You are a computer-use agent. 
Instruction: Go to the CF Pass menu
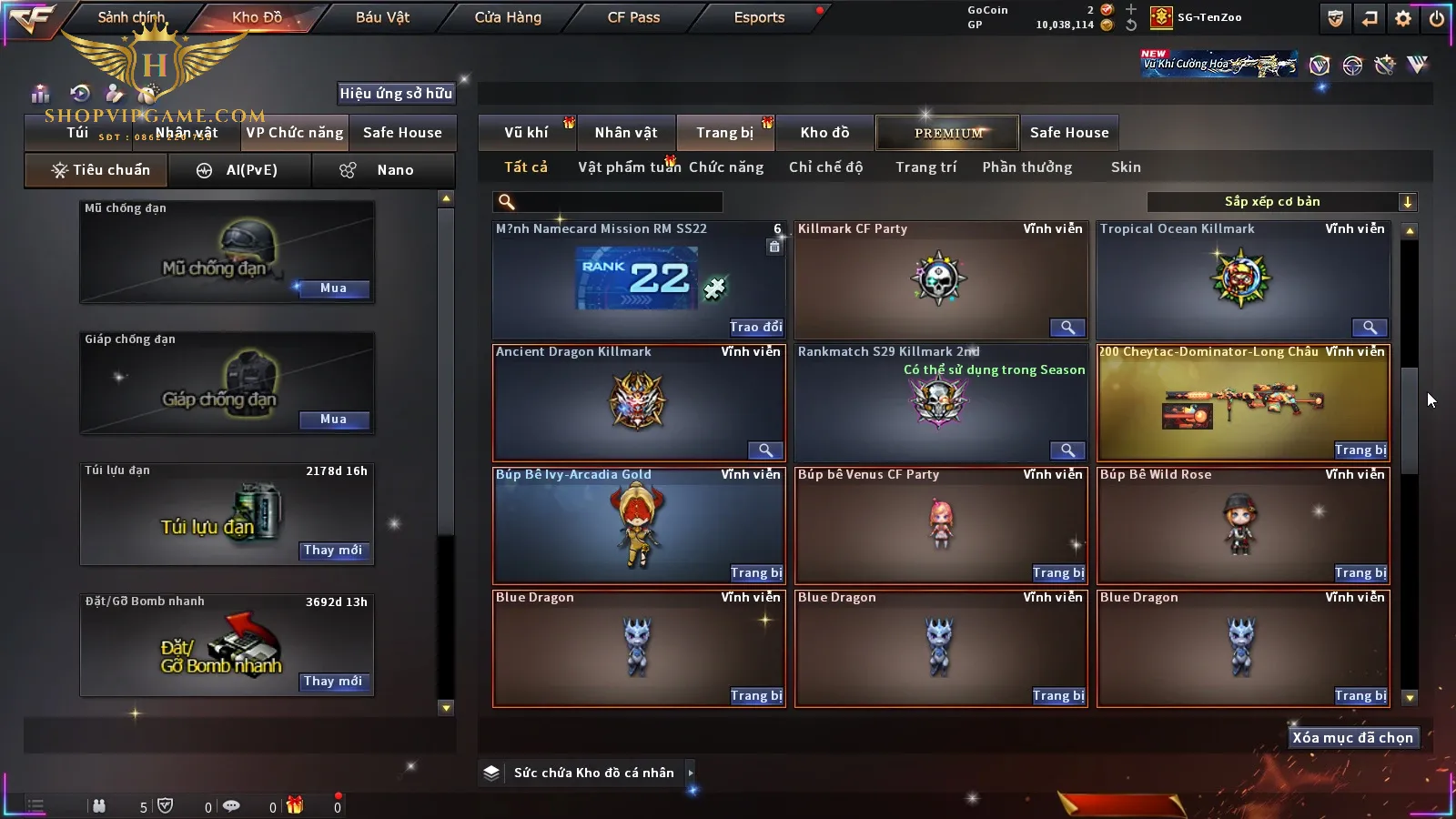coord(633,17)
